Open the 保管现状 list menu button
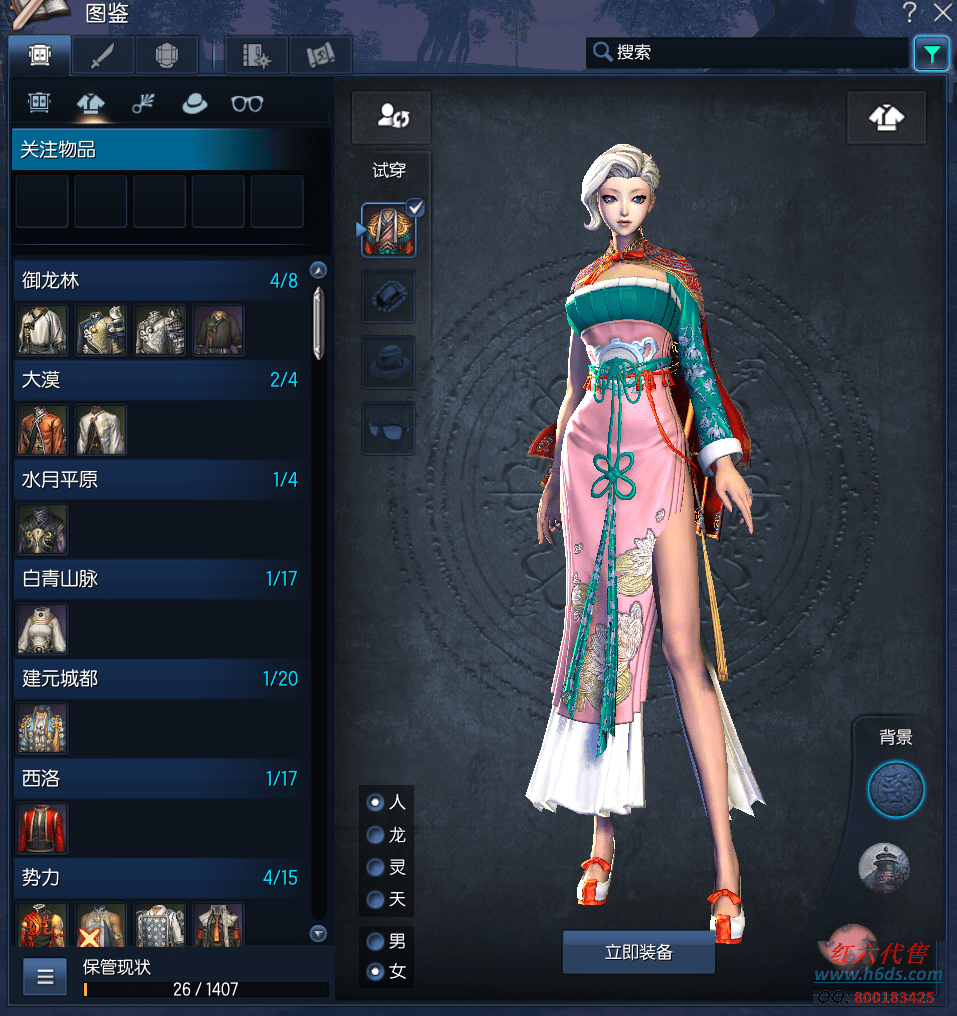 tap(45, 977)
